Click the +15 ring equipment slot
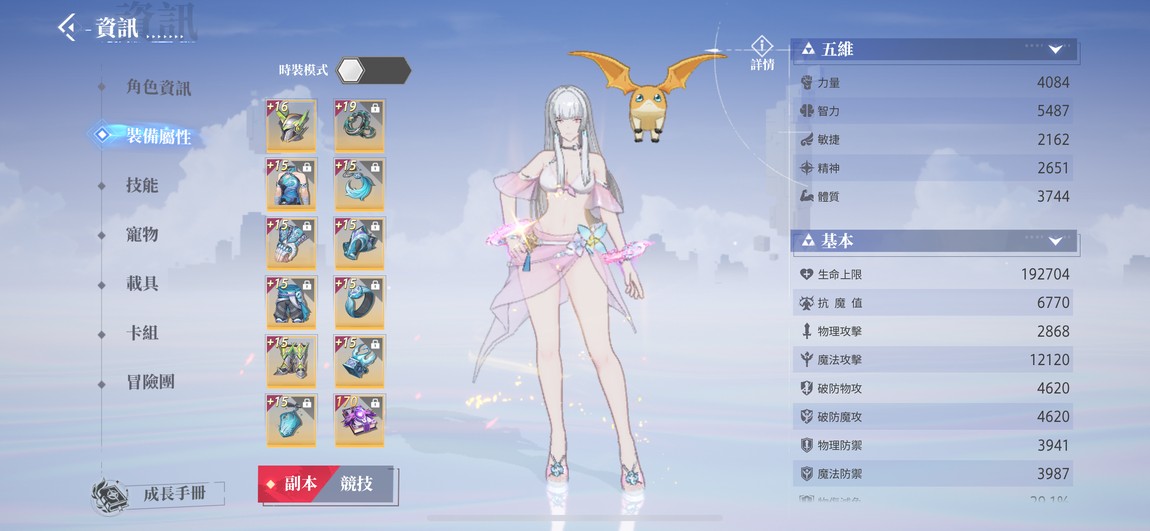This screenshot has width=1150, height=531. [359, 302]
